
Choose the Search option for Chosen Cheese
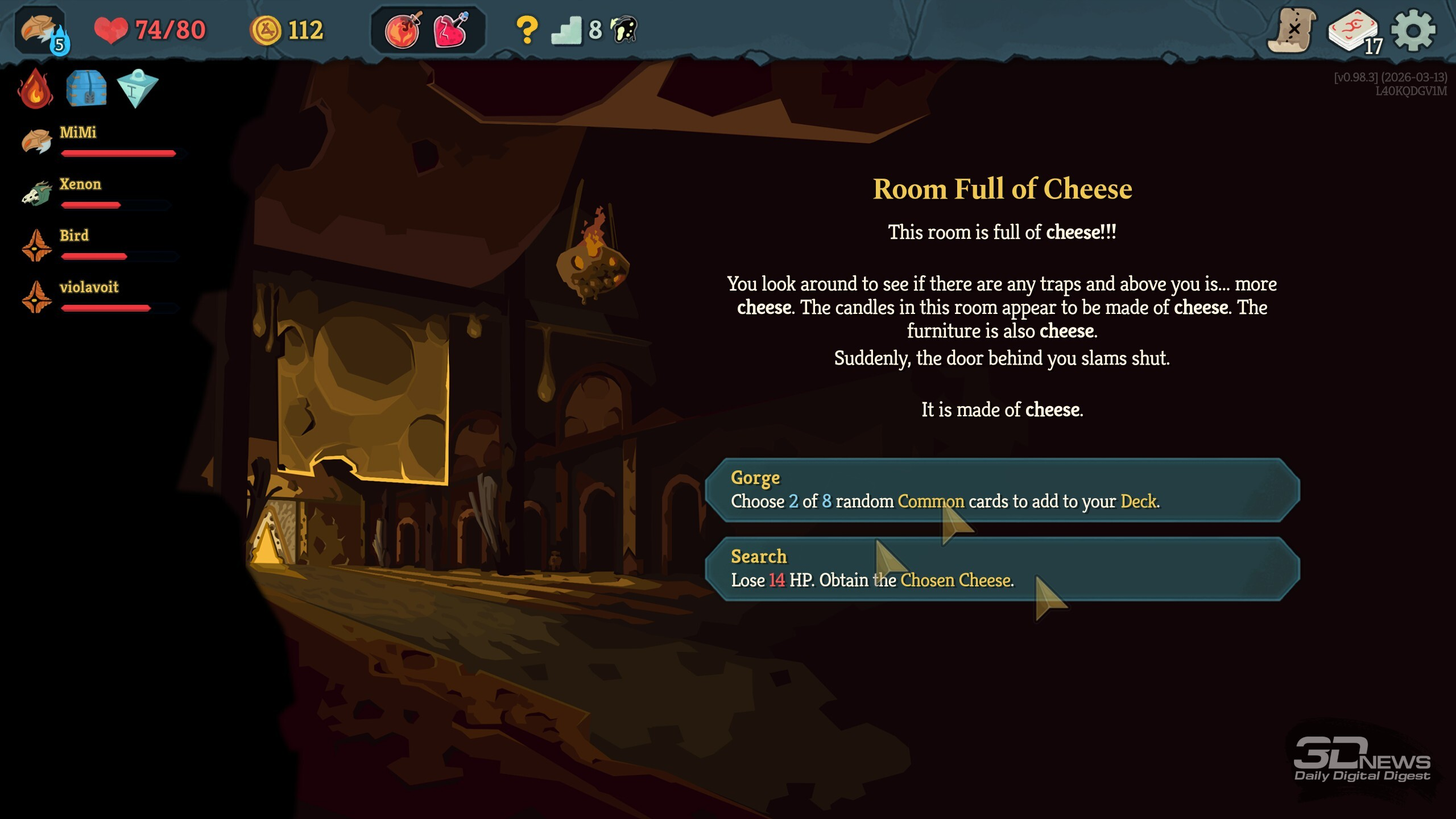click(1001, 569)
